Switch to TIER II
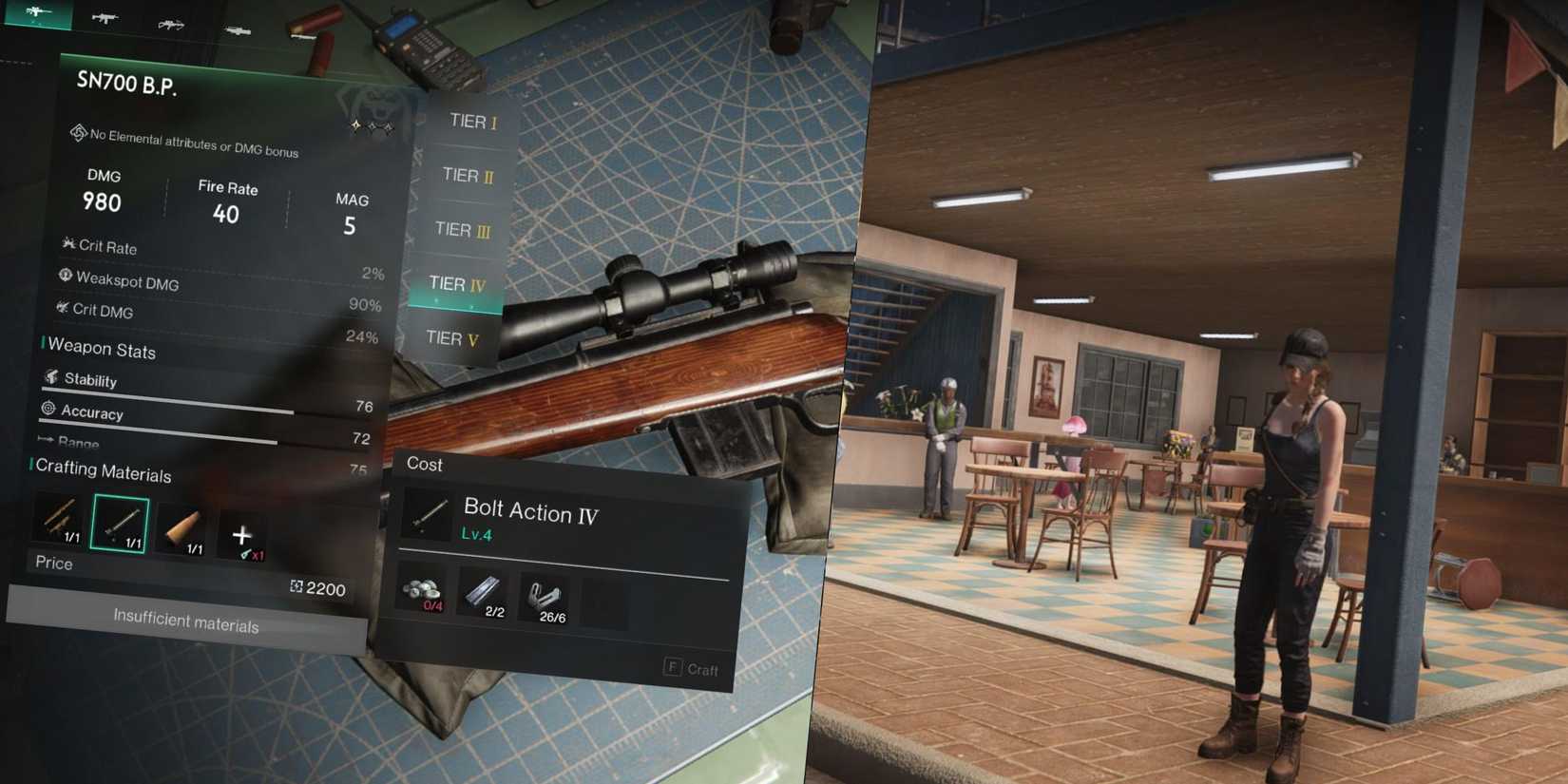The width and height of the screenshot is (1568, 784). [x=466, y=176]
